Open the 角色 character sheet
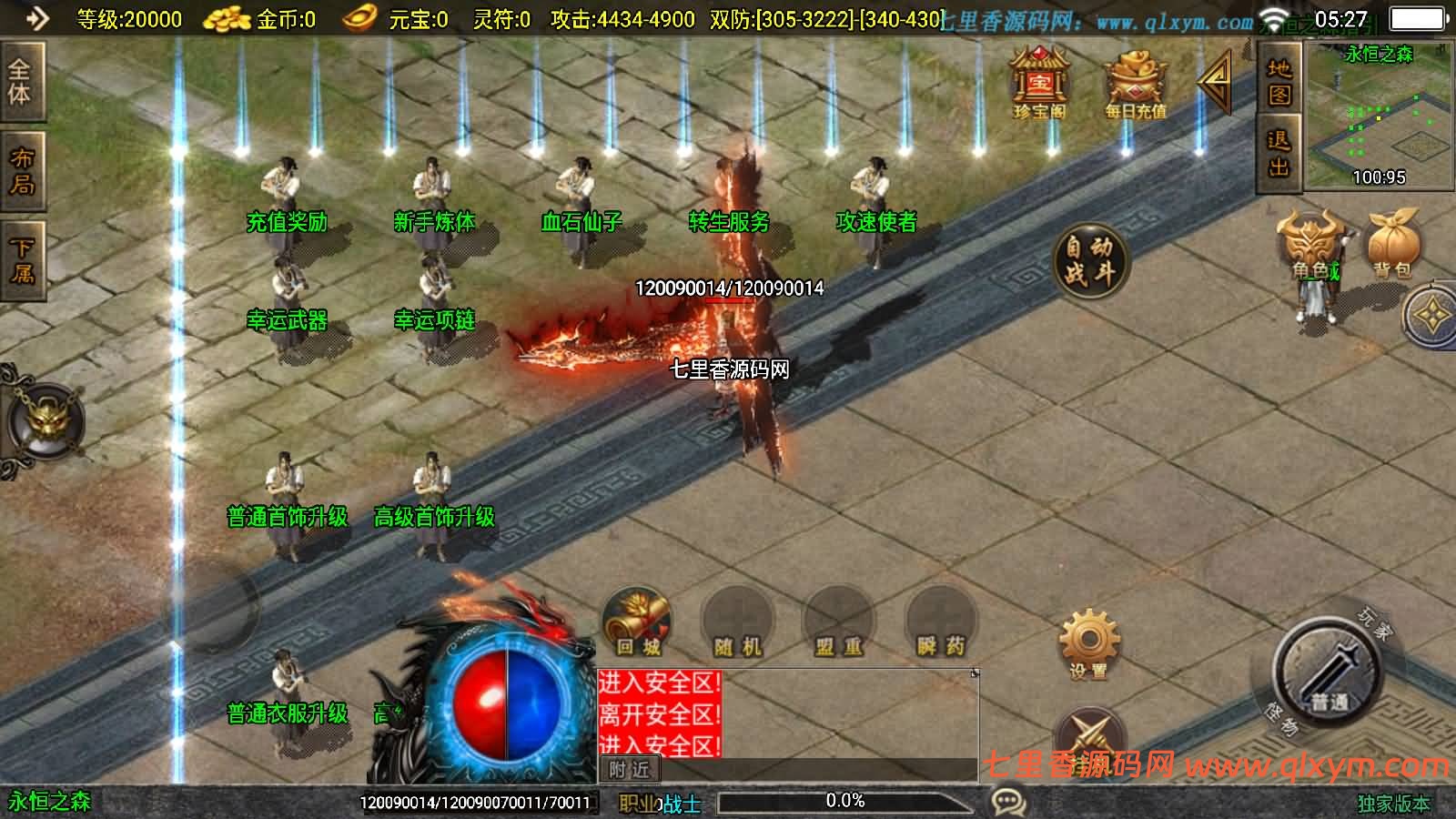The height and width of the screenshot is (819, 1456). (1314, 246)
